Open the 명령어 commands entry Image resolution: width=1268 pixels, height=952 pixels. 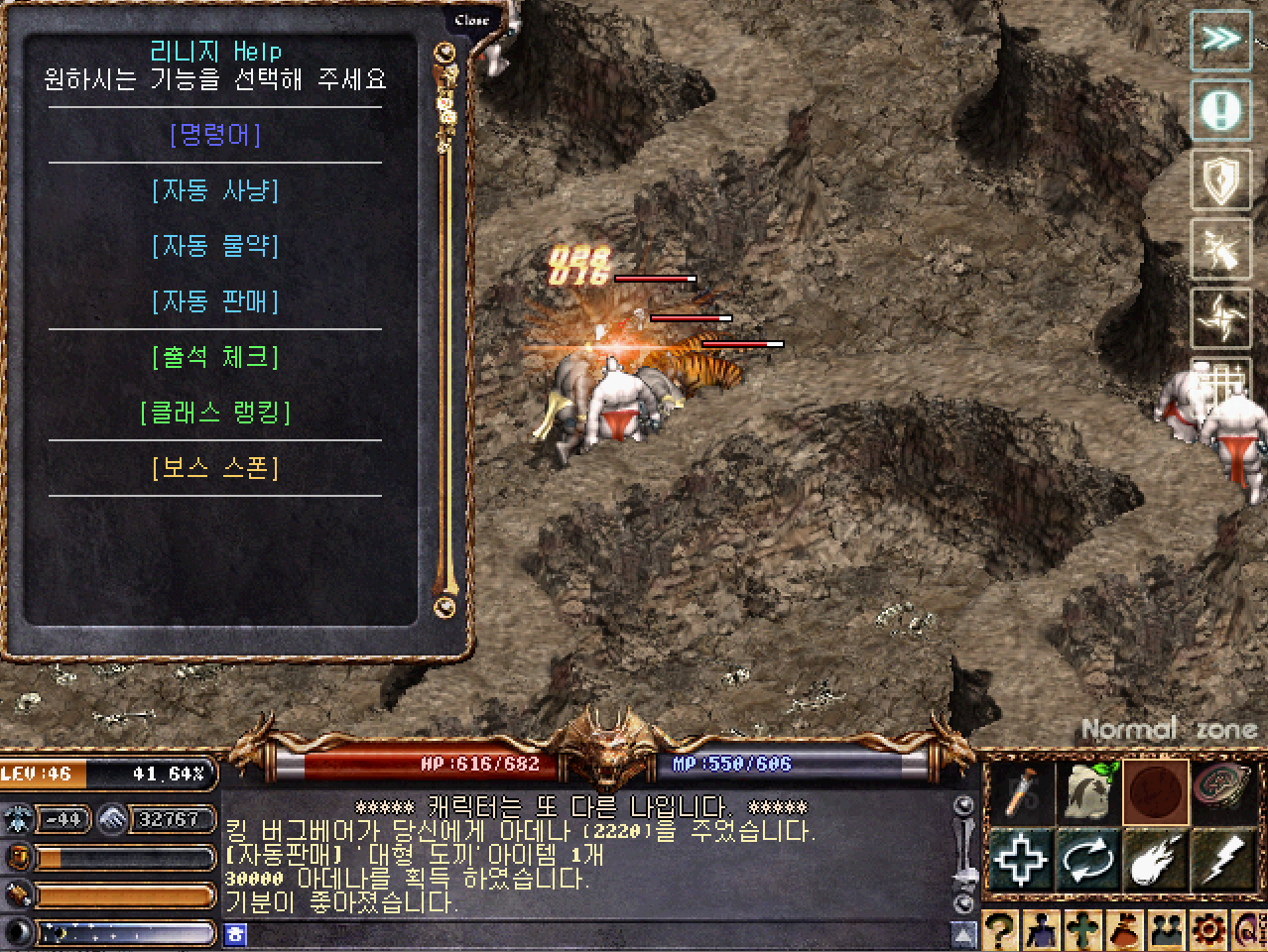click(215, 135)
